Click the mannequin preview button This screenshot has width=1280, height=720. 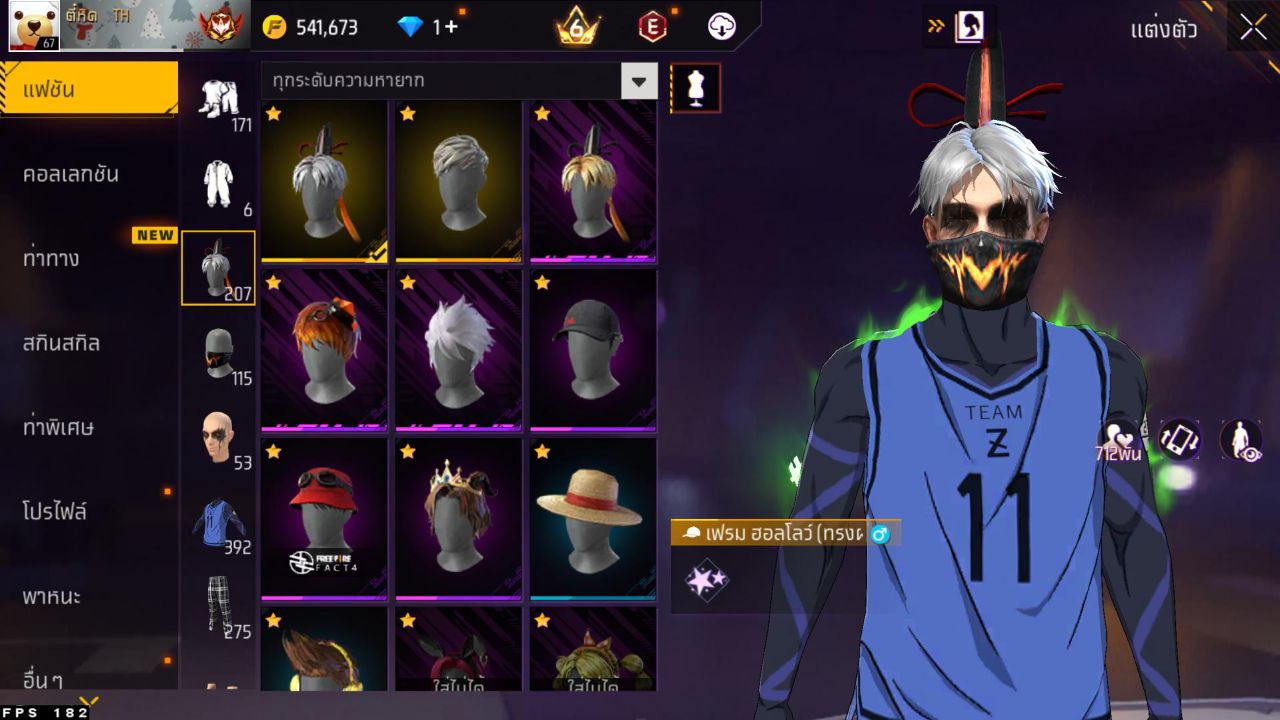[695, 89]
